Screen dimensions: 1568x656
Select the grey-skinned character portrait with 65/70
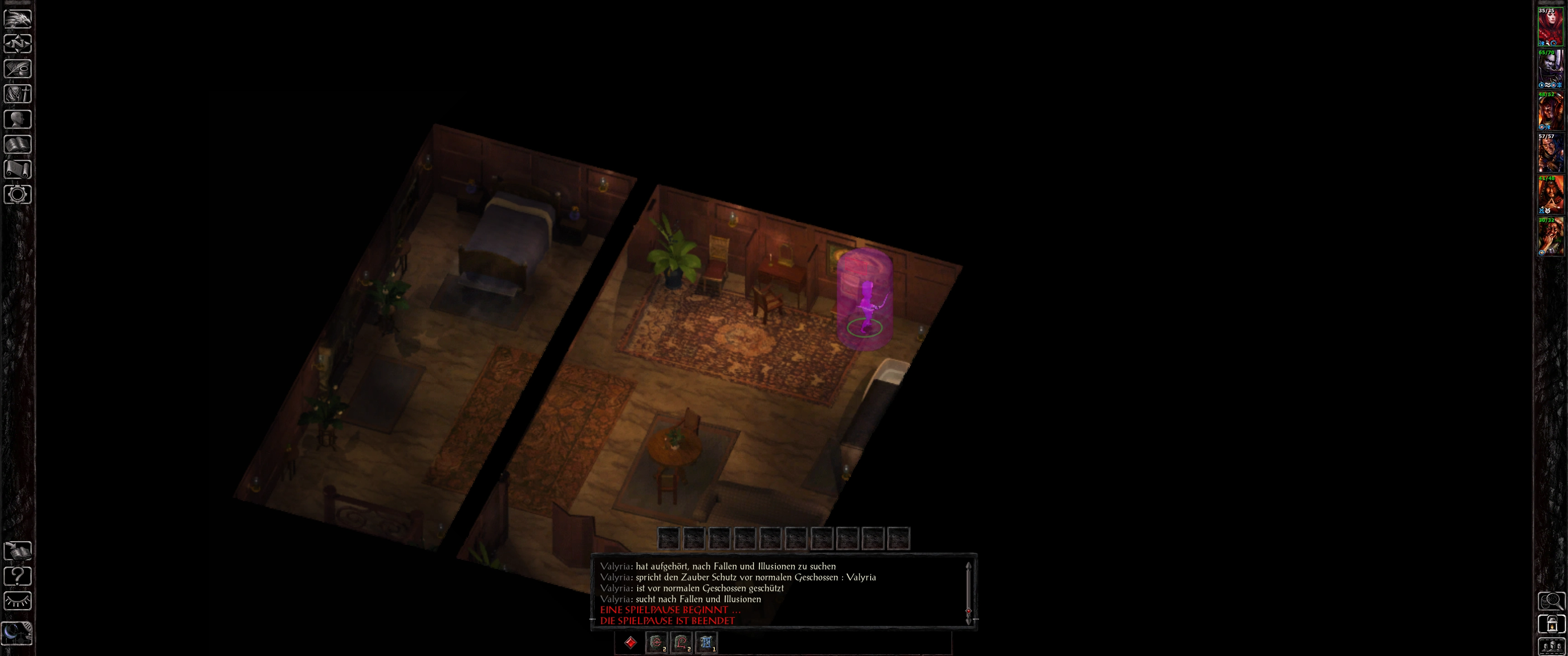[1550, 69]
